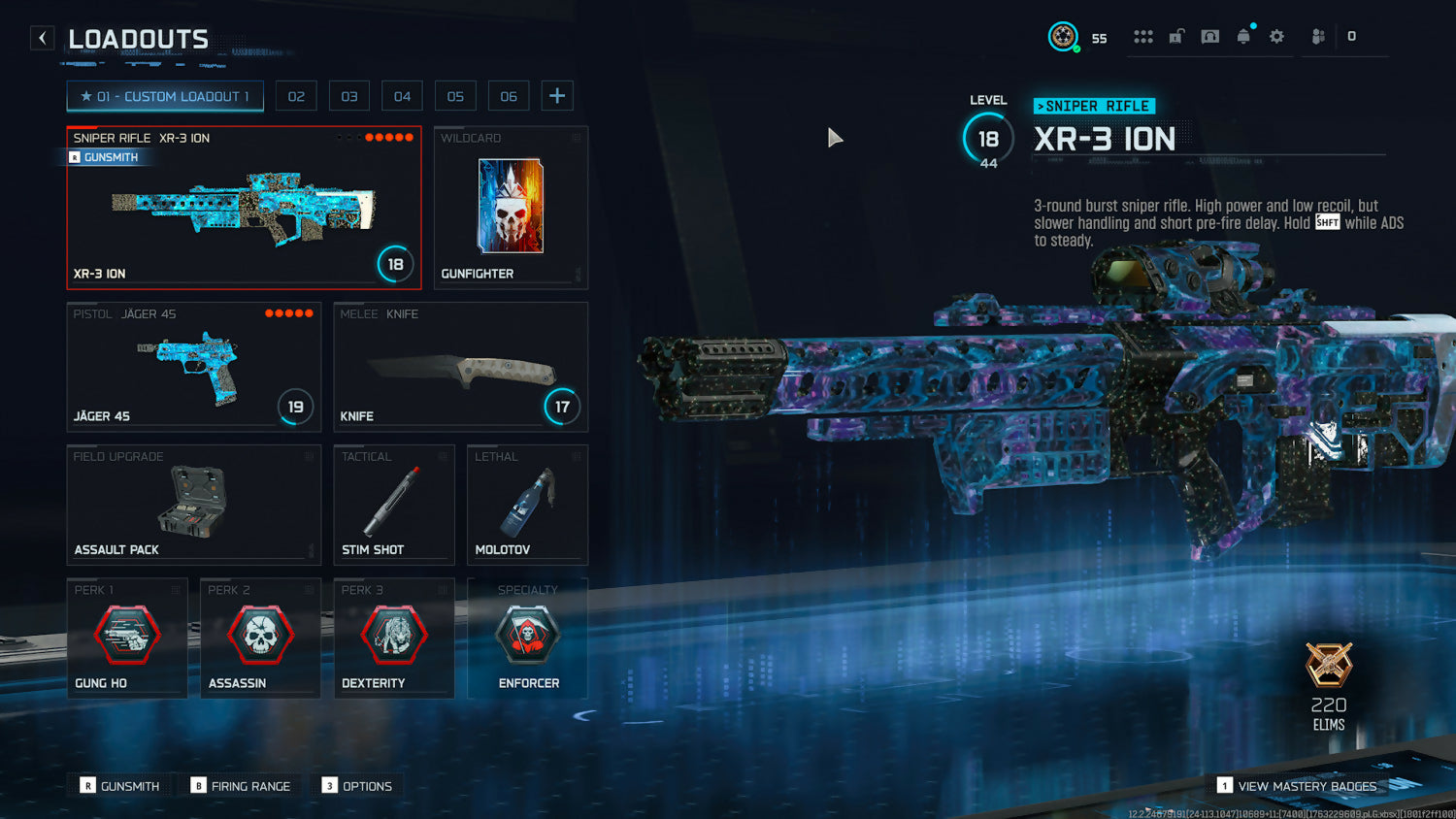Switch to loadout tab 04

402,96
